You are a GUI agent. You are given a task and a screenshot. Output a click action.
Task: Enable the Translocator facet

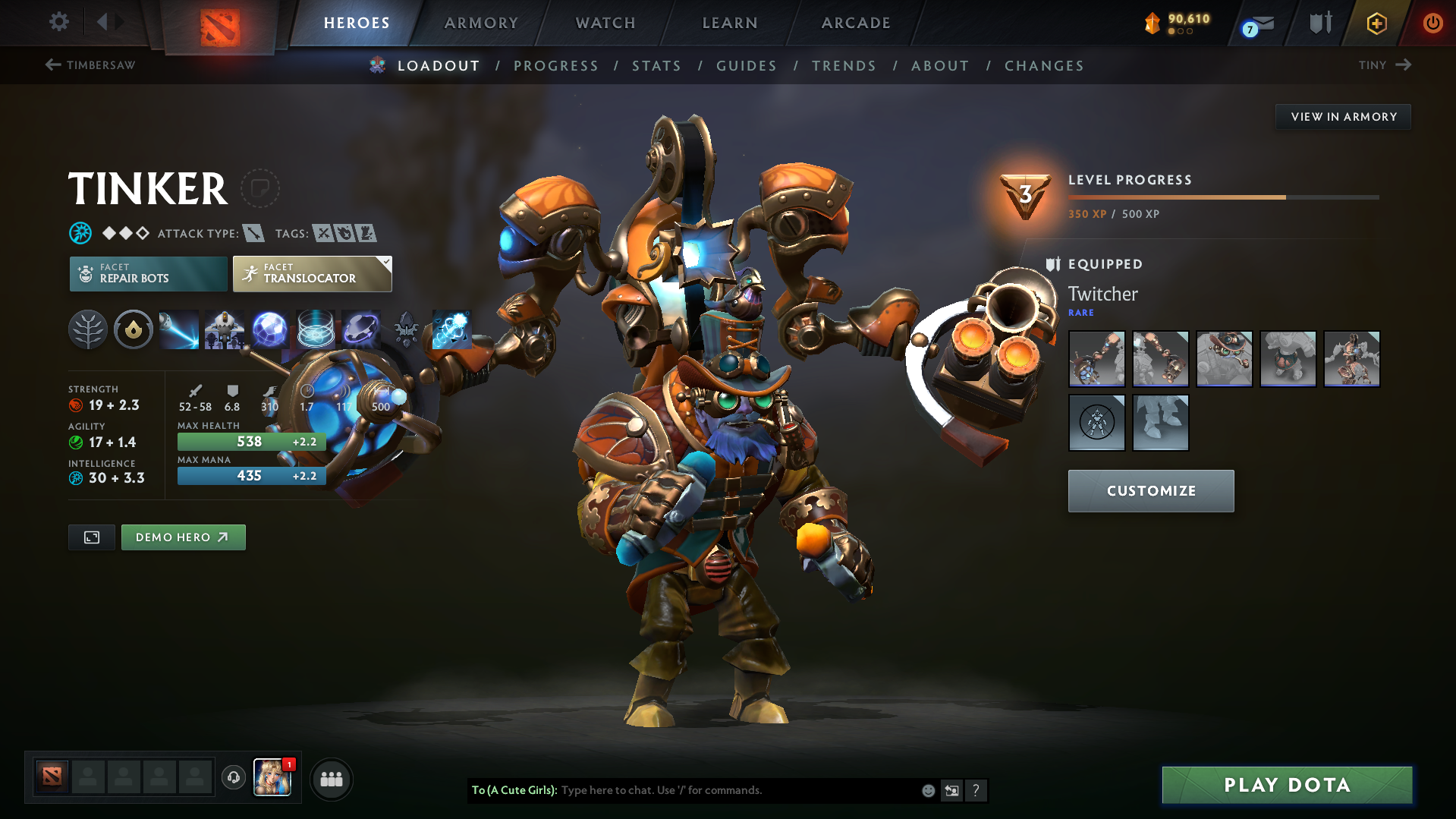click(311, 273)
